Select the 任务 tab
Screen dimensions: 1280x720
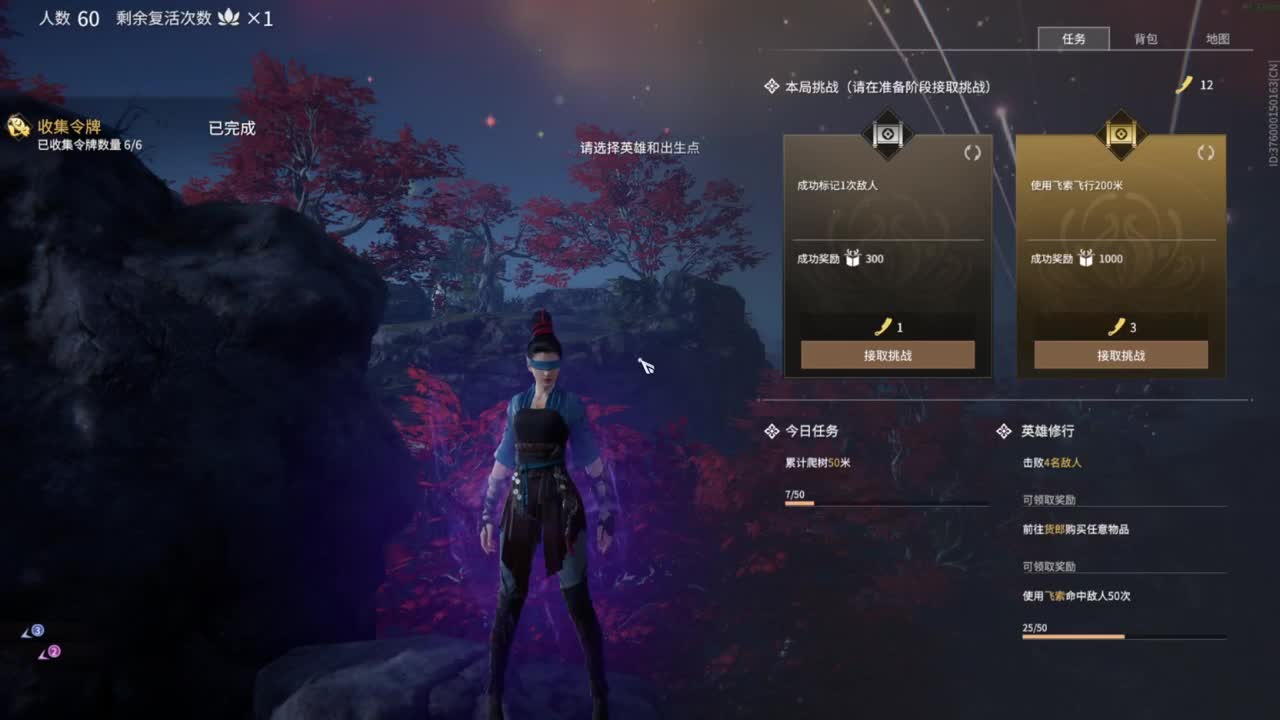(1073, 39)
